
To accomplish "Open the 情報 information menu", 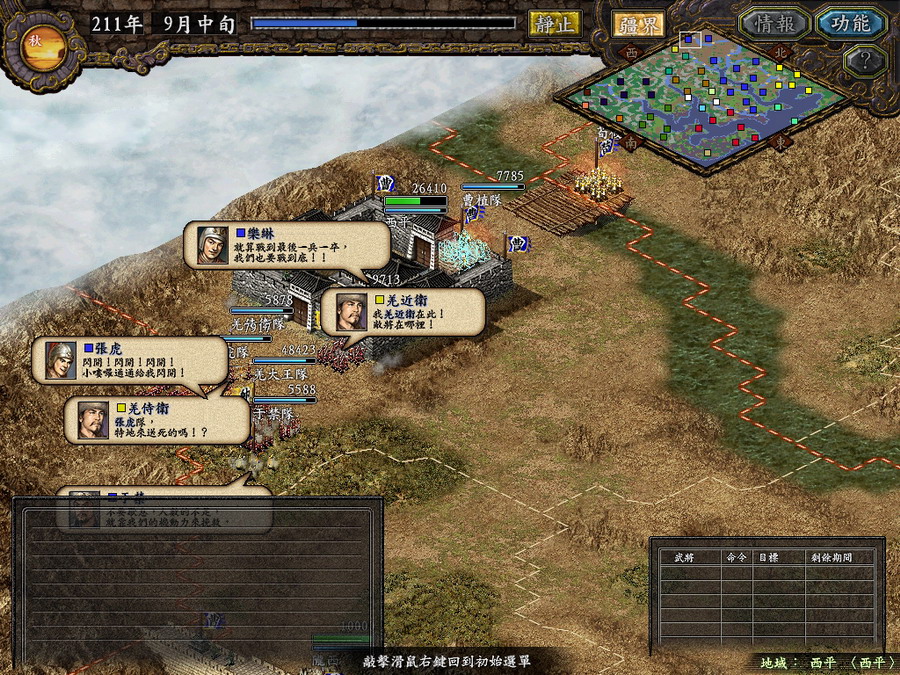I will click(x=774, y=23).
